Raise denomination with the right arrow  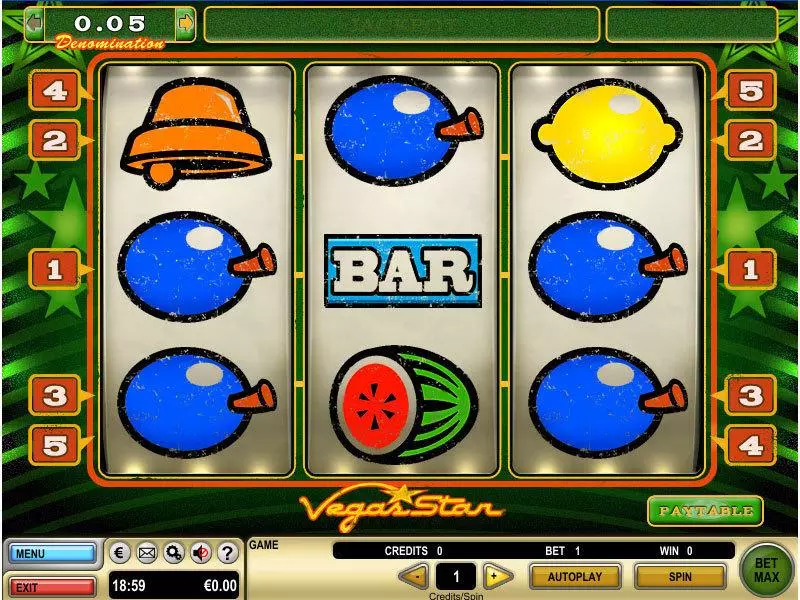point(185,23)
